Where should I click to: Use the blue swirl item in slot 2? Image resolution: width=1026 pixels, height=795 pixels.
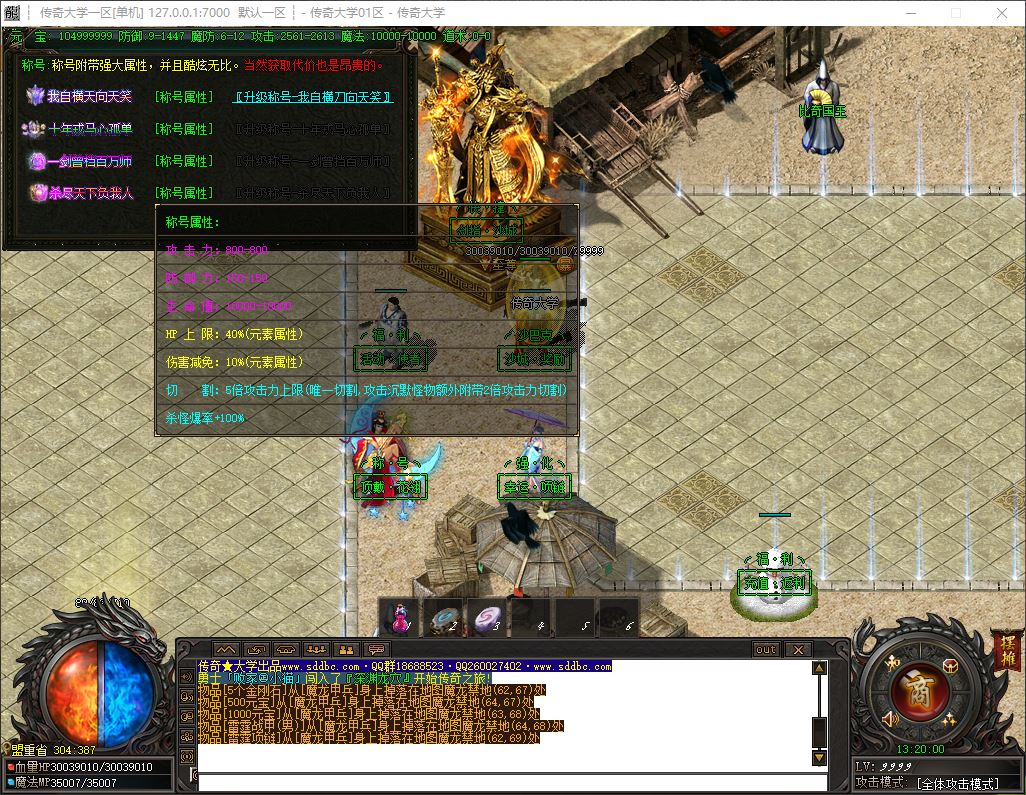point(444,617)
